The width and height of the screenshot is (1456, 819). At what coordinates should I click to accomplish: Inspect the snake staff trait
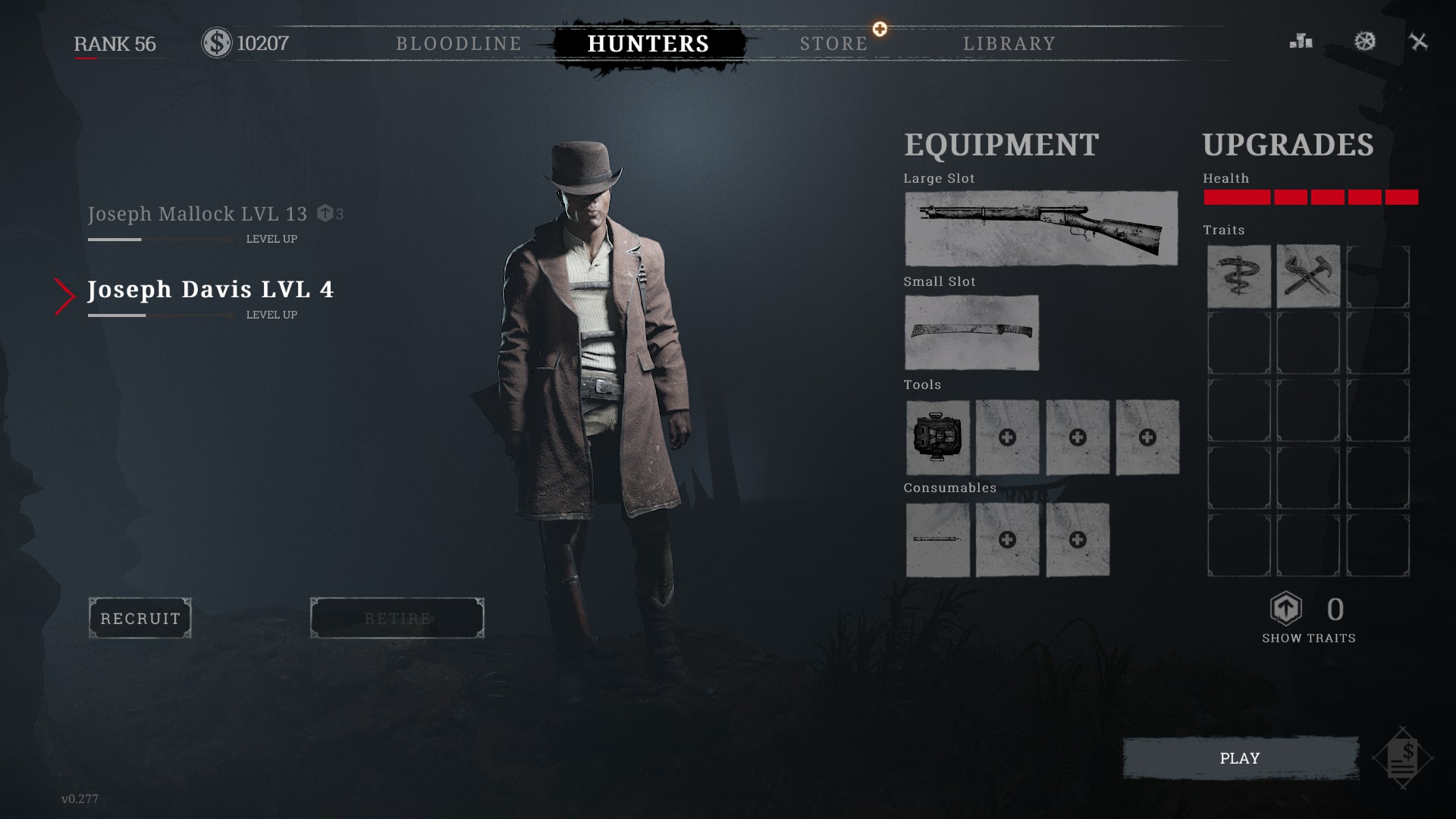1238,276
